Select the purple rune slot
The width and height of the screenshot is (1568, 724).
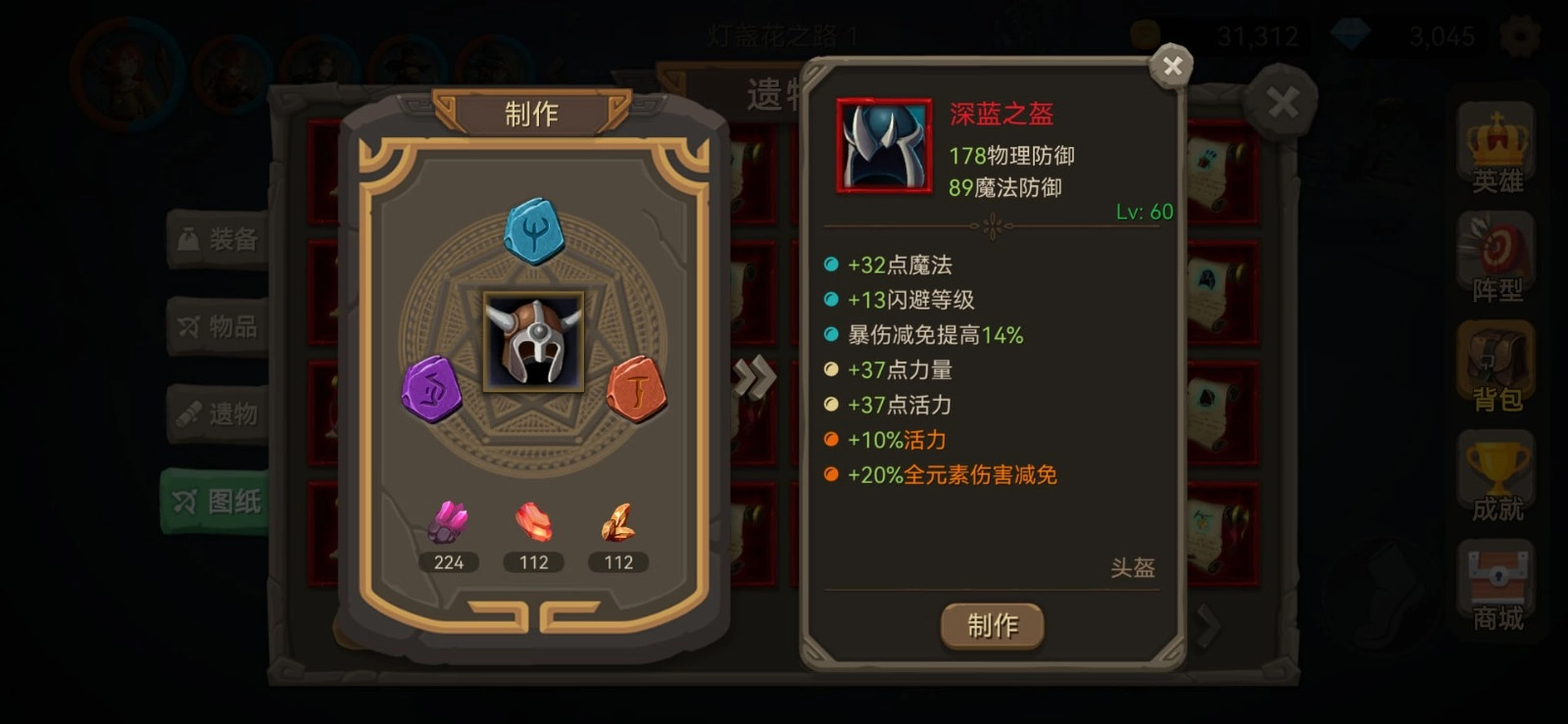(x=433, y=390)
